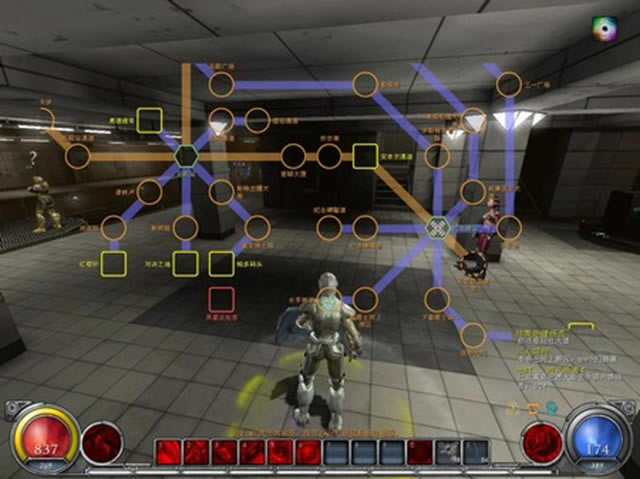This screenshot has width=640, height=479.
Task: Select the weapon icon slot in the hotbar
Action: click(x=449, y=453)
